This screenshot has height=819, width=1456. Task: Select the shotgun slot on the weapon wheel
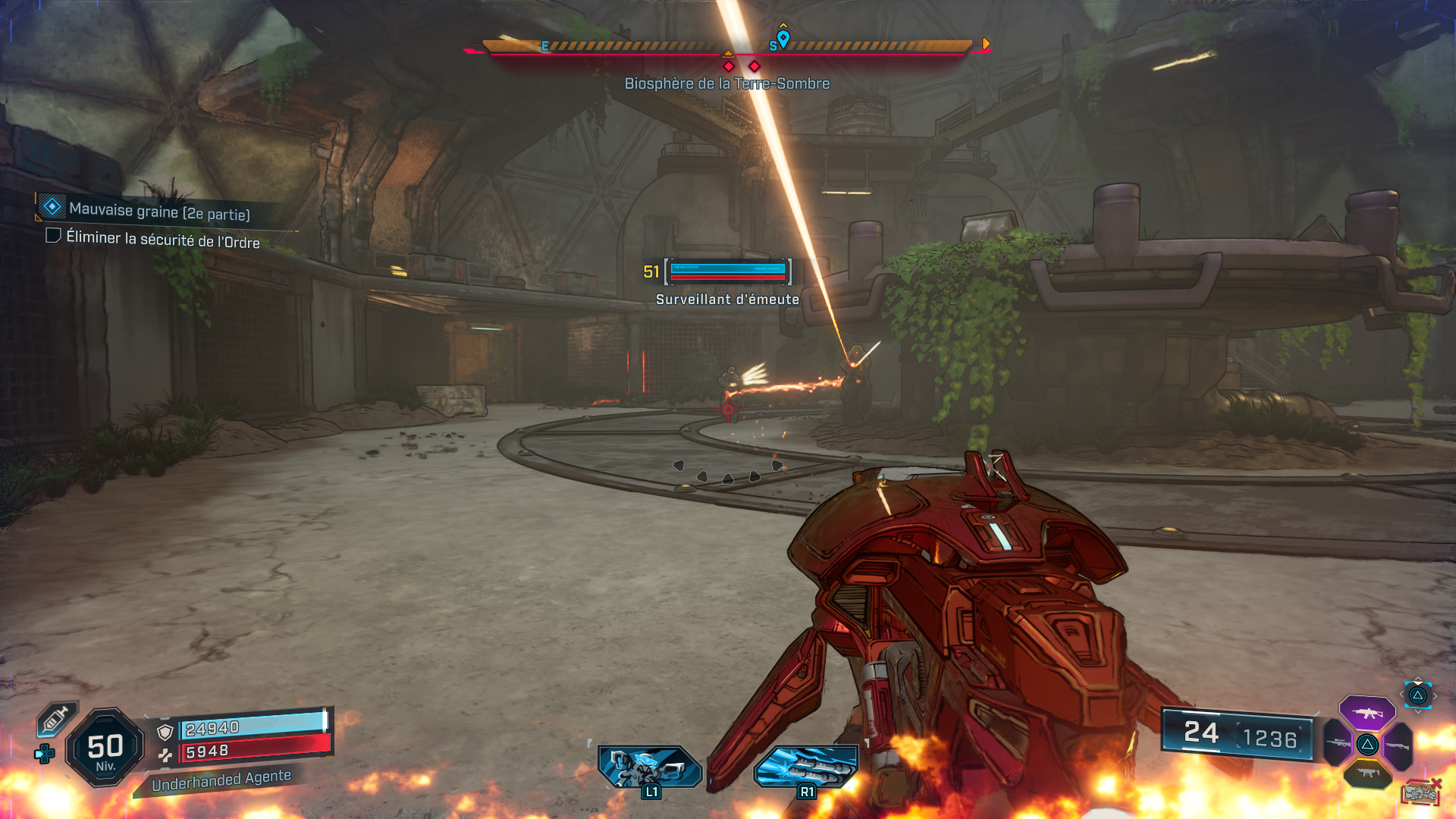1398,745
